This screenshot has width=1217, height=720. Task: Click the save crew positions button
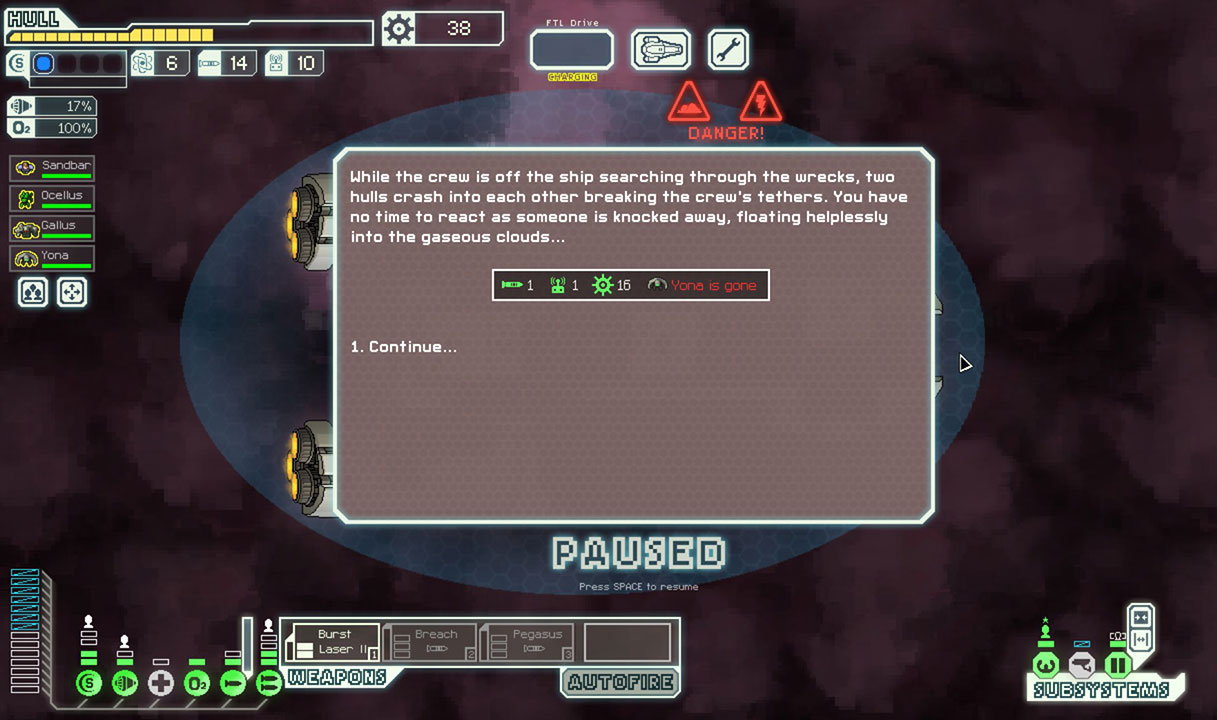(x=33, y=292)
